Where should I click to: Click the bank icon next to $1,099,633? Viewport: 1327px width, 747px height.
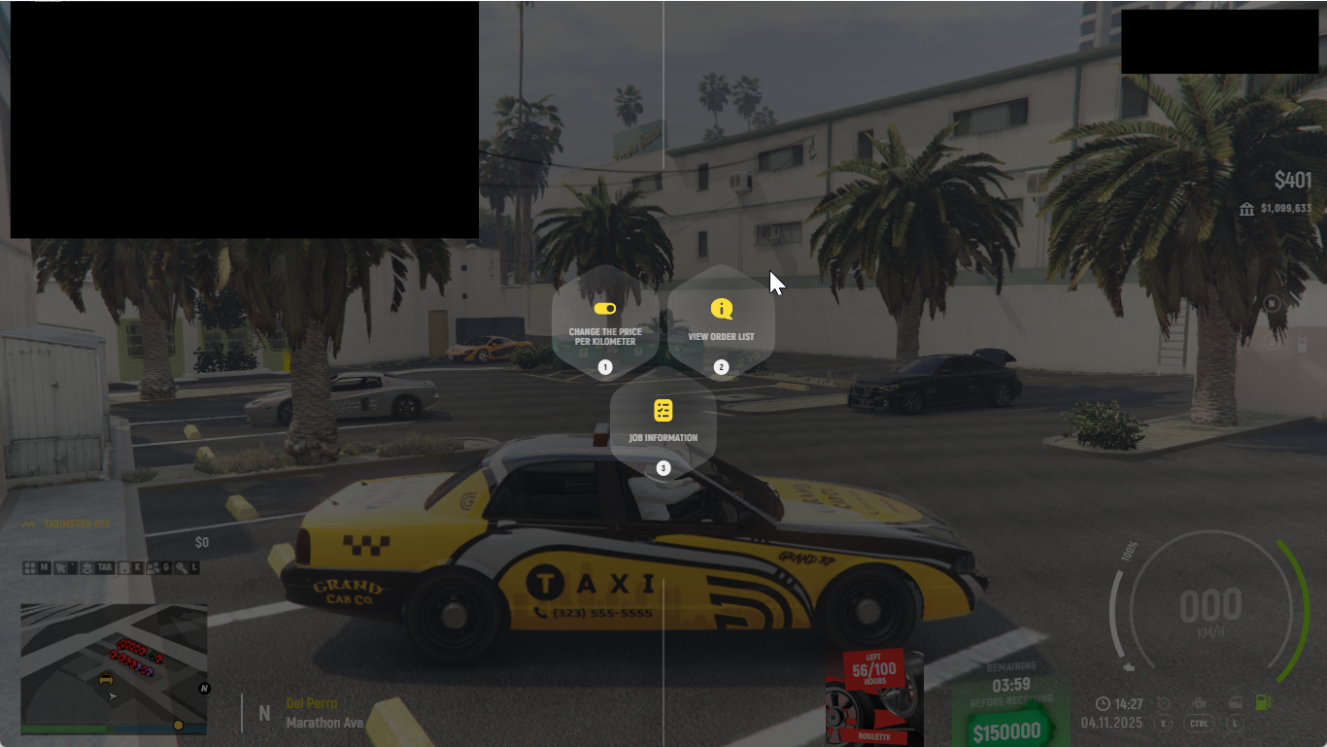point(1246,210)
